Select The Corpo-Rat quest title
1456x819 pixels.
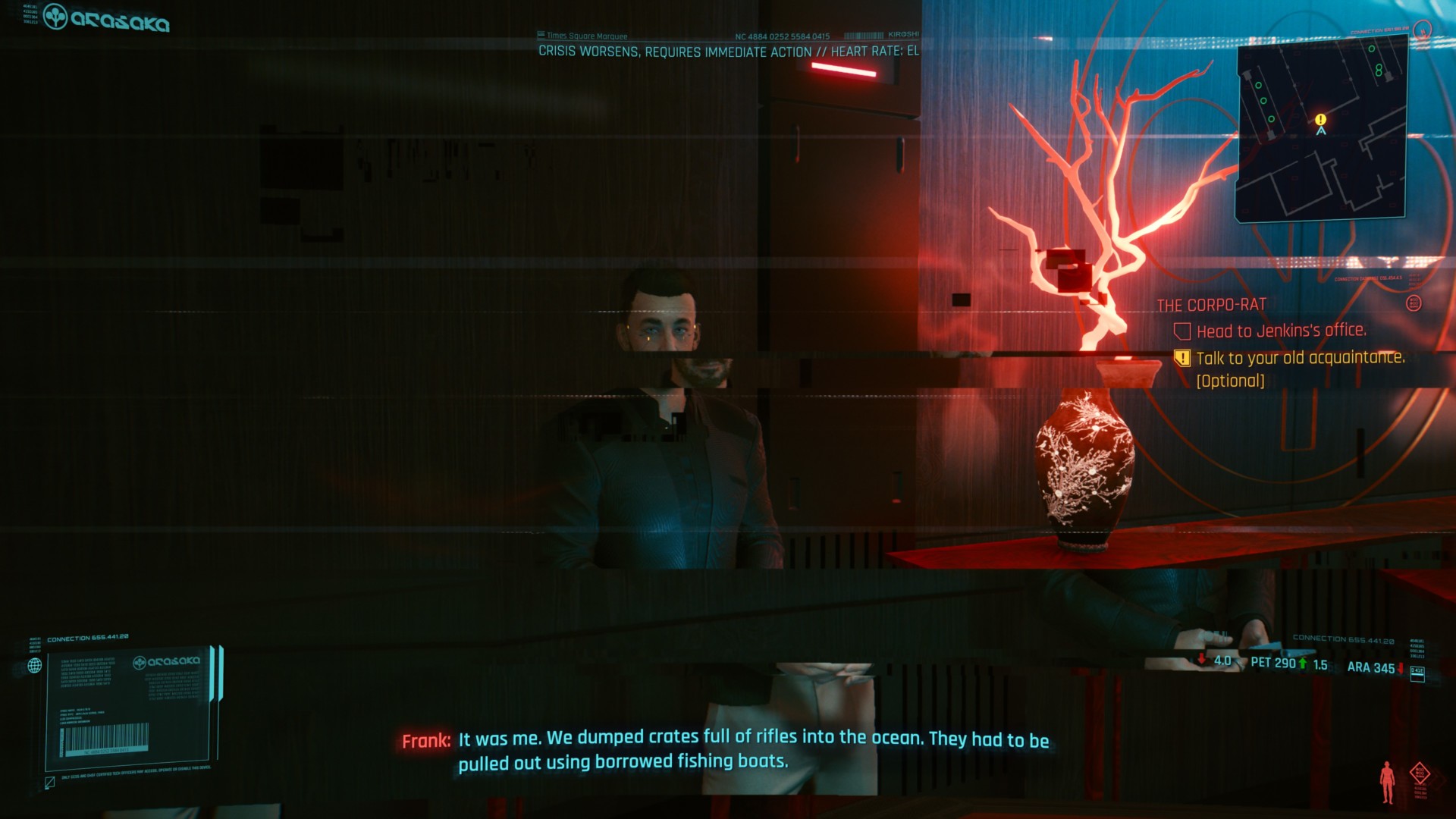point(1211,305)
